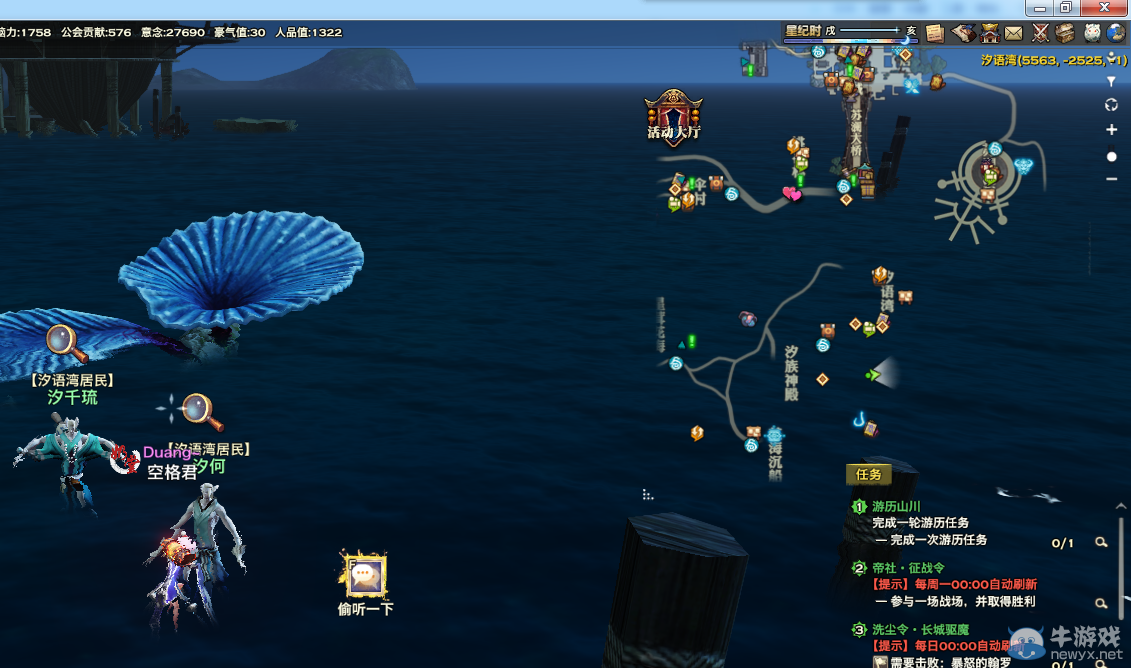The image size is (1131, 668).
Task: Zoom in the map with plus button
Action: (1111, 130)
